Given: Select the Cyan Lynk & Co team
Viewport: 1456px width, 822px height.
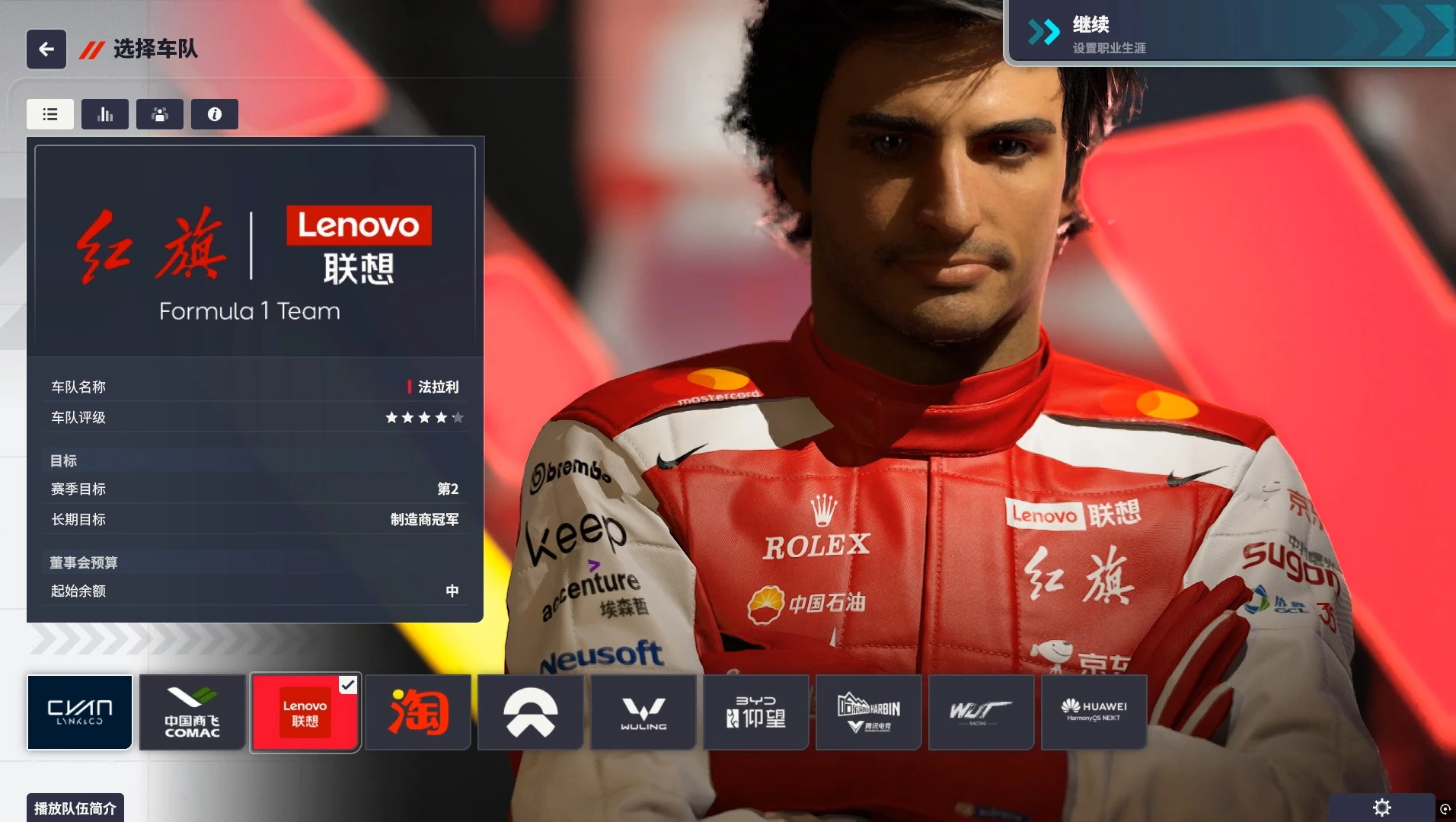Looking at the screenshot, I should (80, 712).
